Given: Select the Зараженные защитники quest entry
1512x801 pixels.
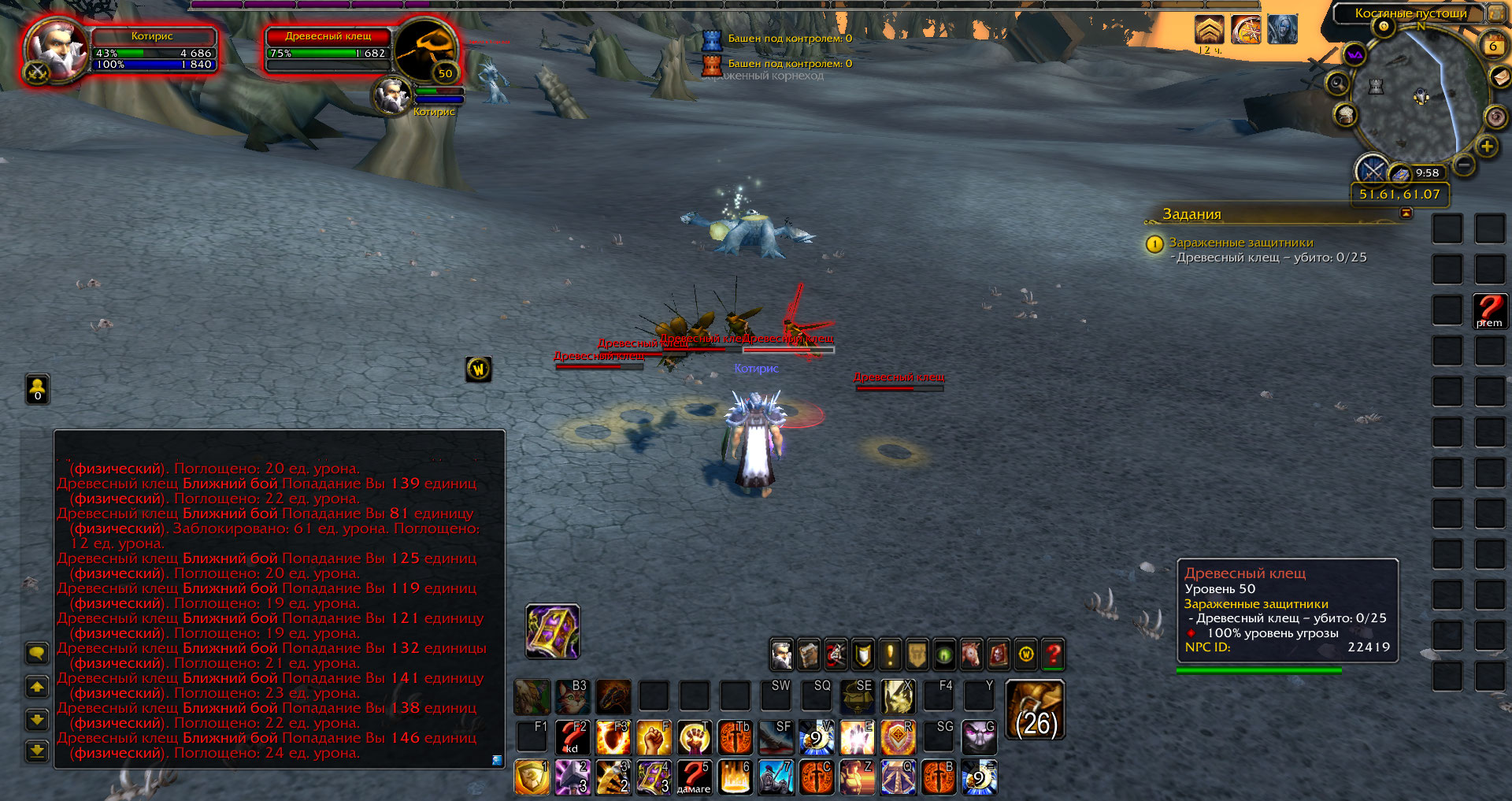Looking at the screenshot, I should (x=1240, y=243).
